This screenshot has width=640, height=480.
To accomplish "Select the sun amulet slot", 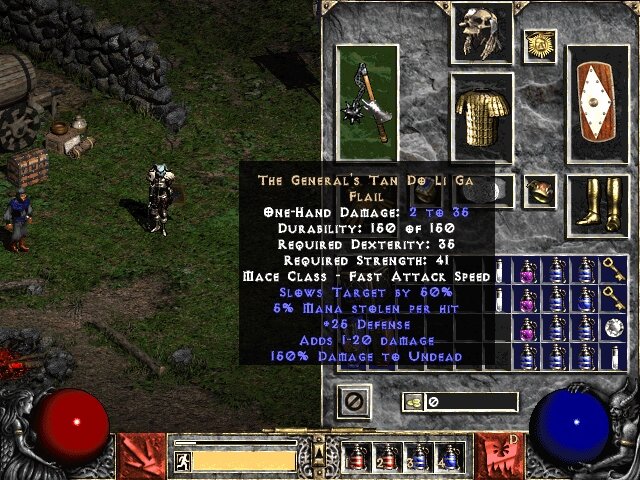I will point(539,45).
